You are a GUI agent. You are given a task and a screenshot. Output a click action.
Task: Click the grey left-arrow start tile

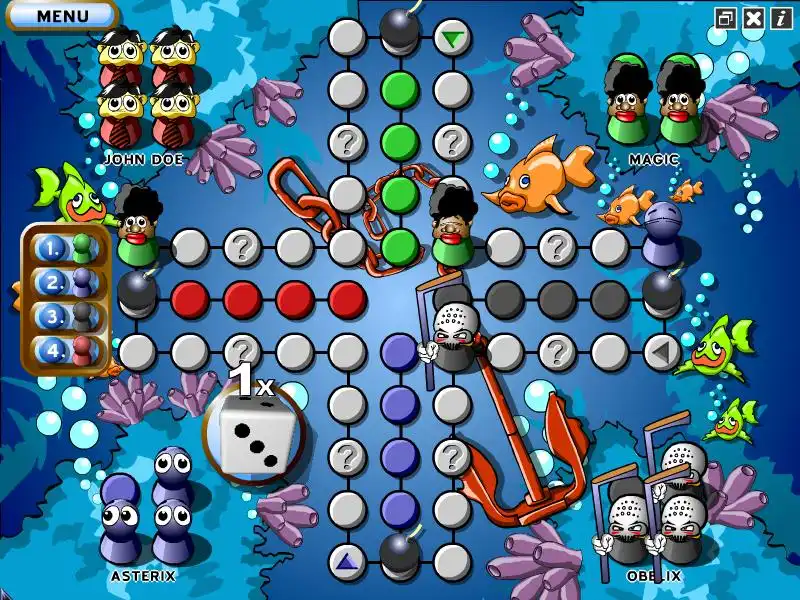[661, 351]
